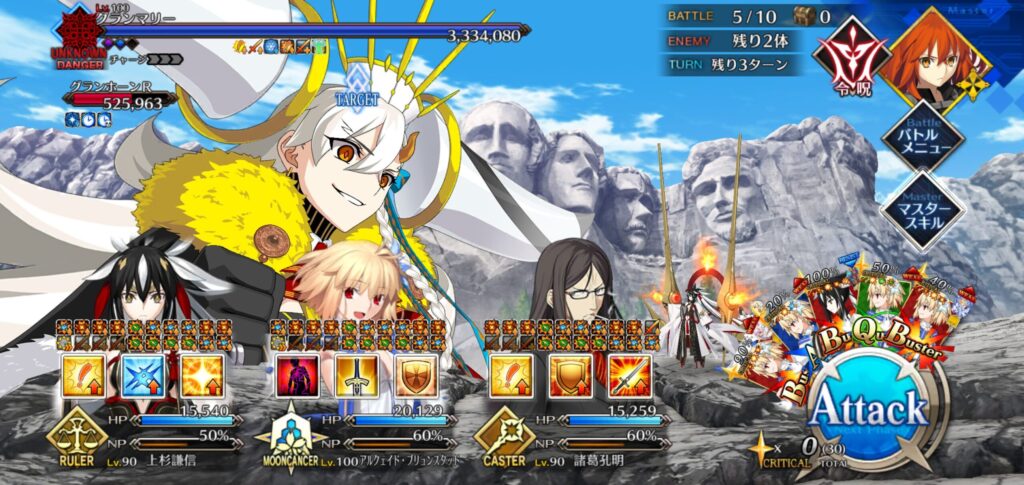Activate Uesugi Kenshin's golden burst skill
Screen dimensions: 1024x485
[x=203, y=375]
